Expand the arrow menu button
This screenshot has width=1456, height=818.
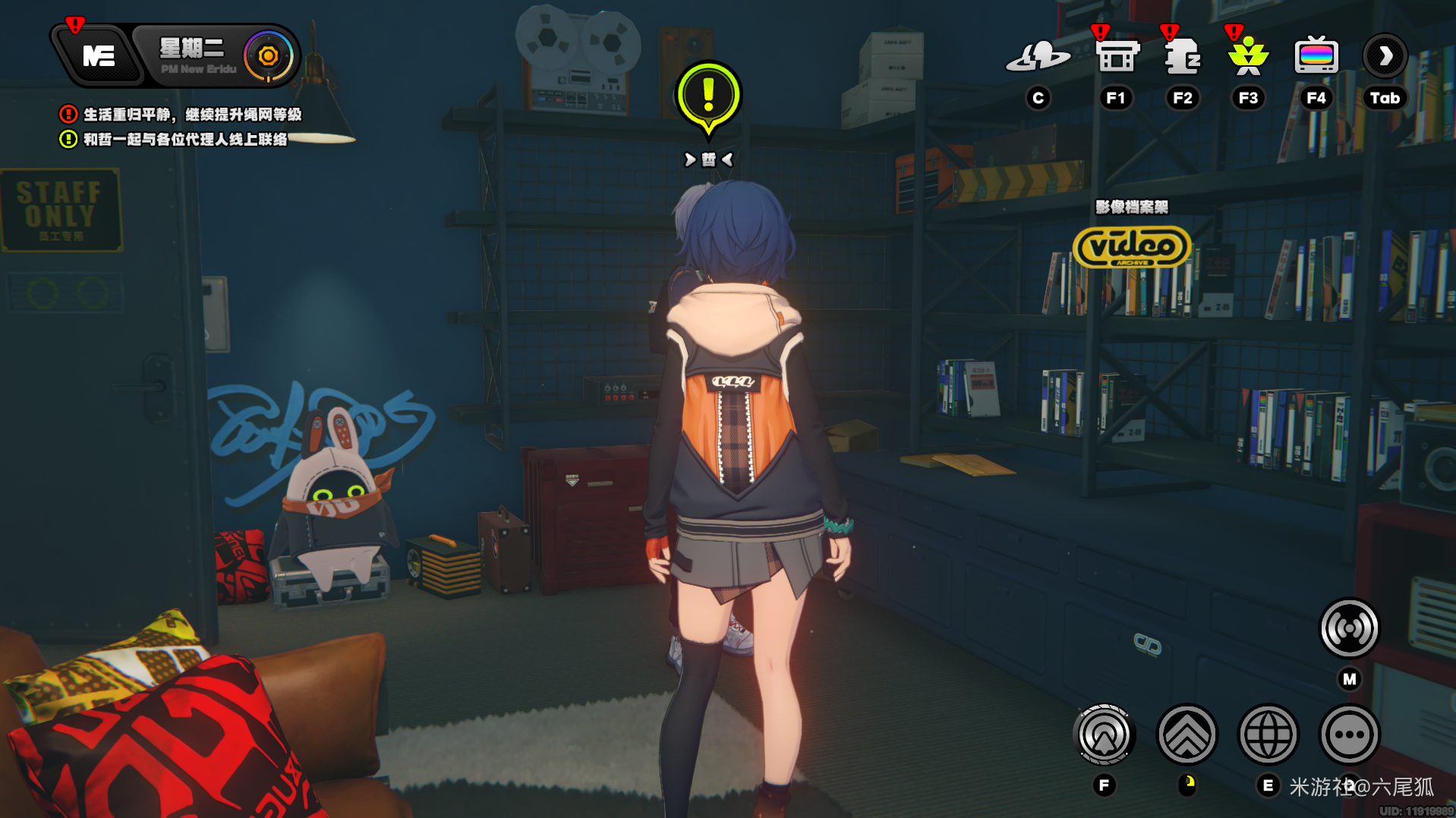1385,56
